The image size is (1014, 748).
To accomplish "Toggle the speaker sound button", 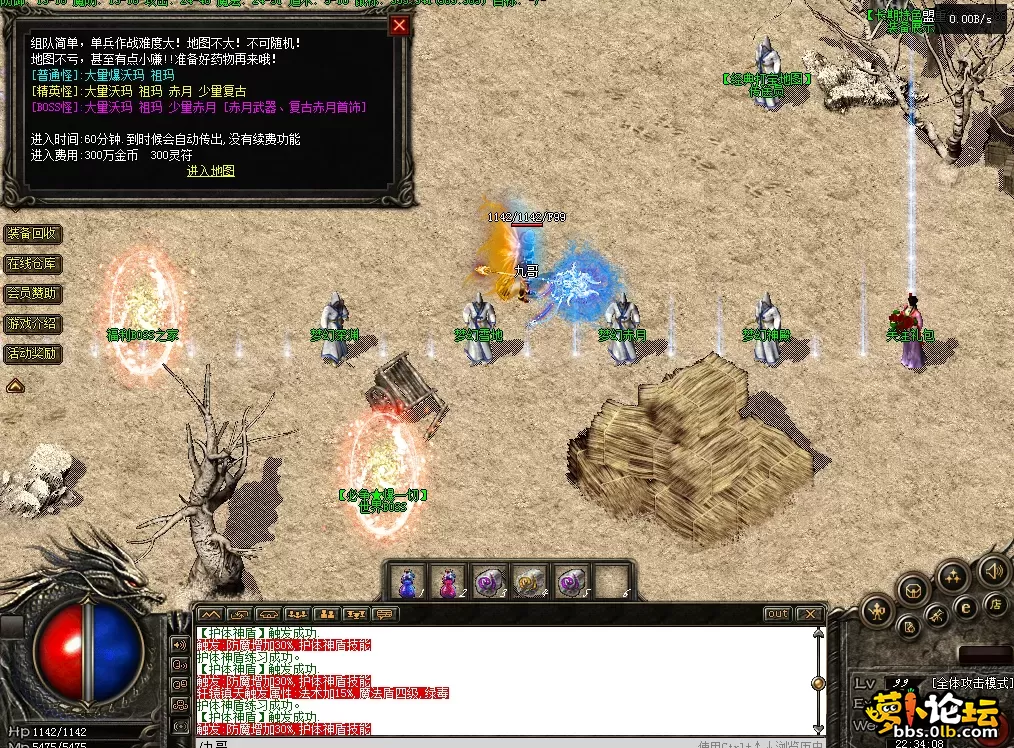I will pyautogui.click(x=993, y=571).
